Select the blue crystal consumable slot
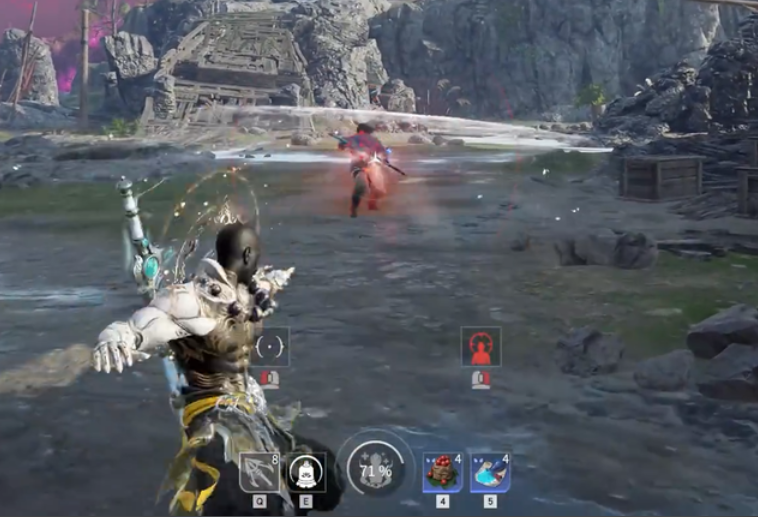This screenshot has height=517, width=758. (490, 472)
